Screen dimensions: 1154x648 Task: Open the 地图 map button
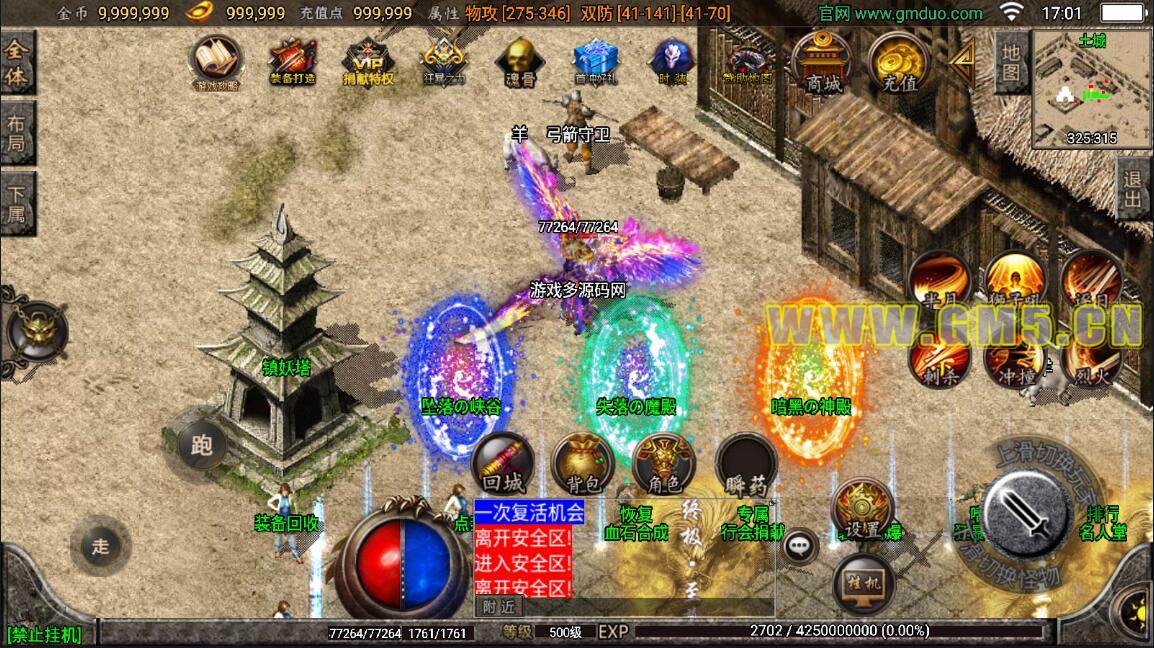1011,62
